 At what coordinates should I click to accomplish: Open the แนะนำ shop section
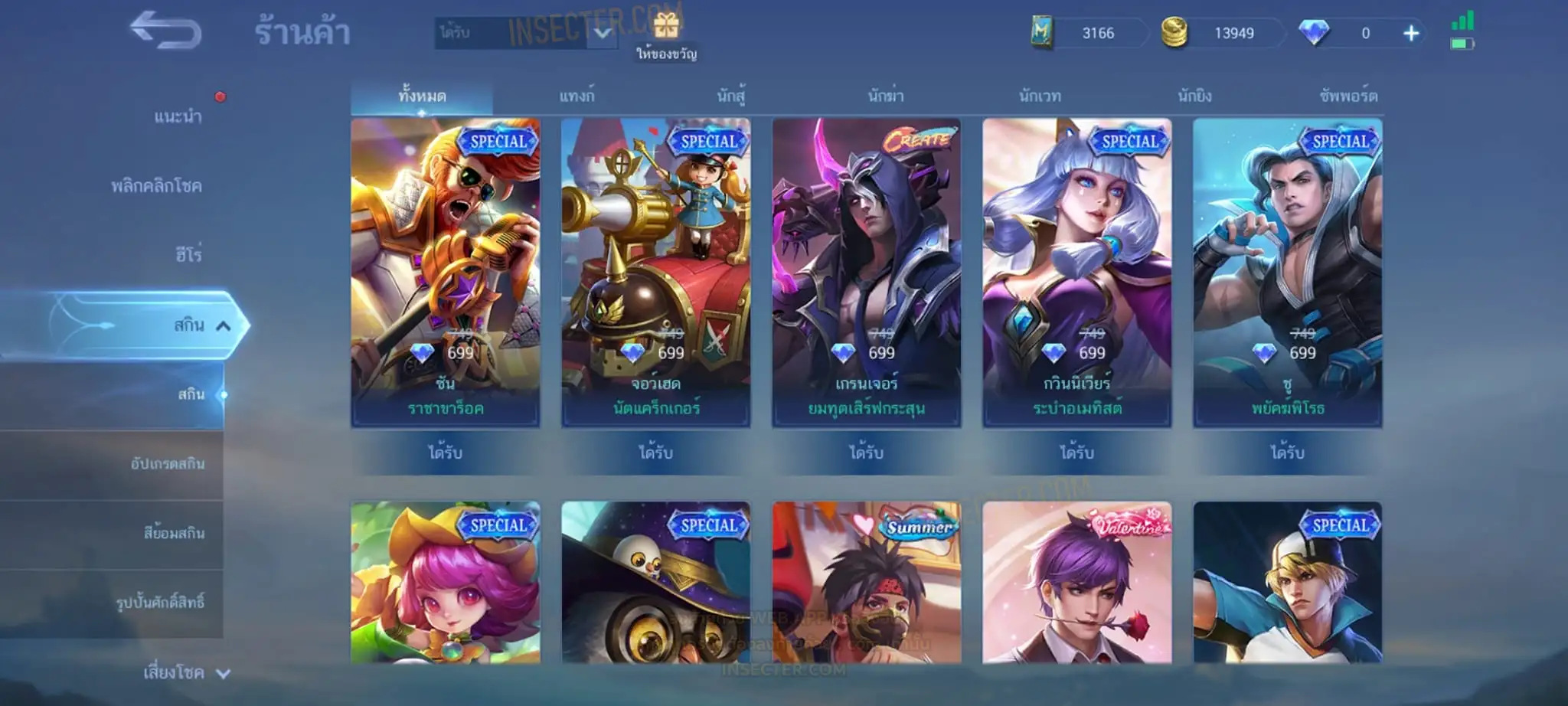coord(178,116)
